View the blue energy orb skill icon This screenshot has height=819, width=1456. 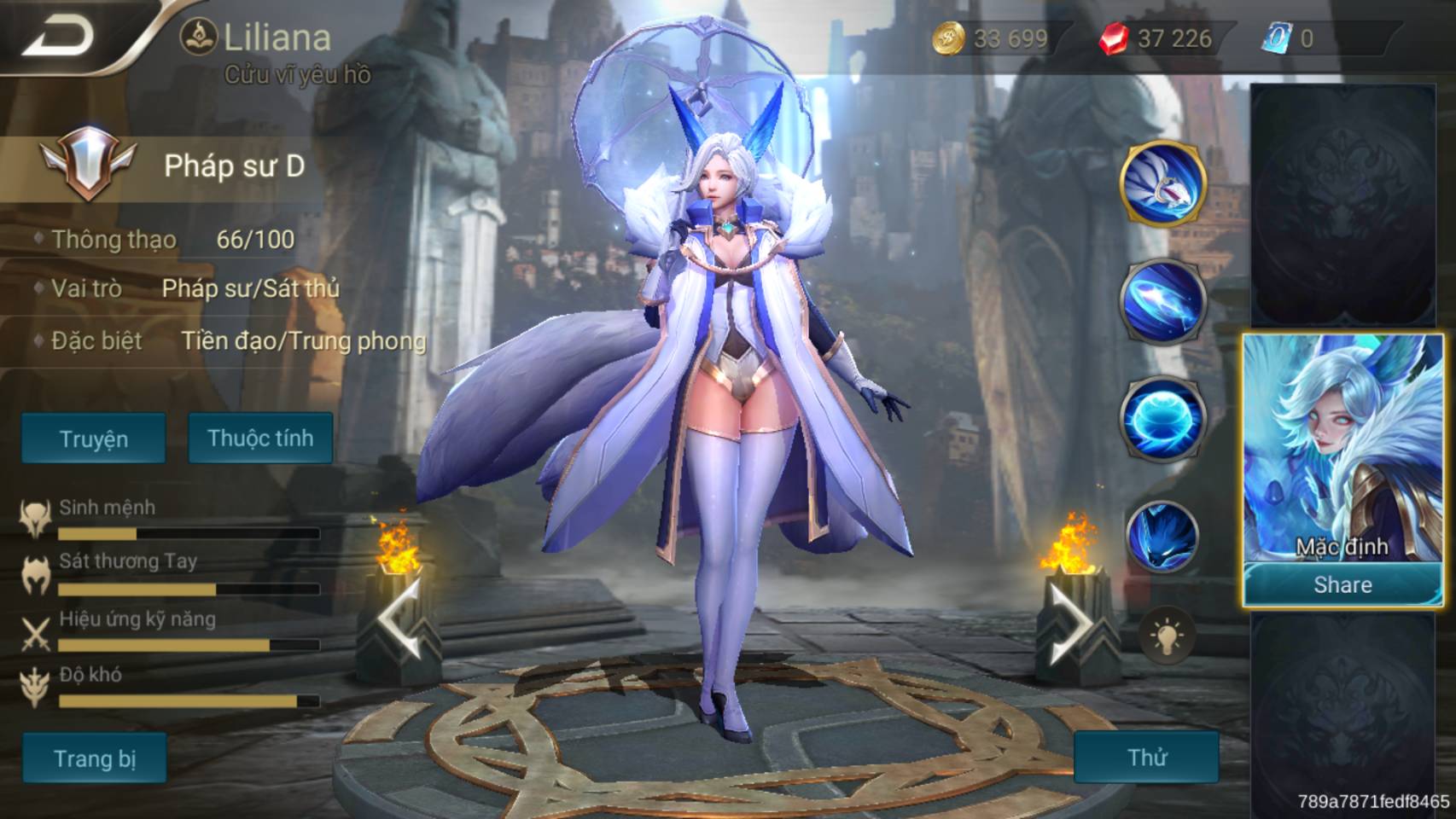1163,420
